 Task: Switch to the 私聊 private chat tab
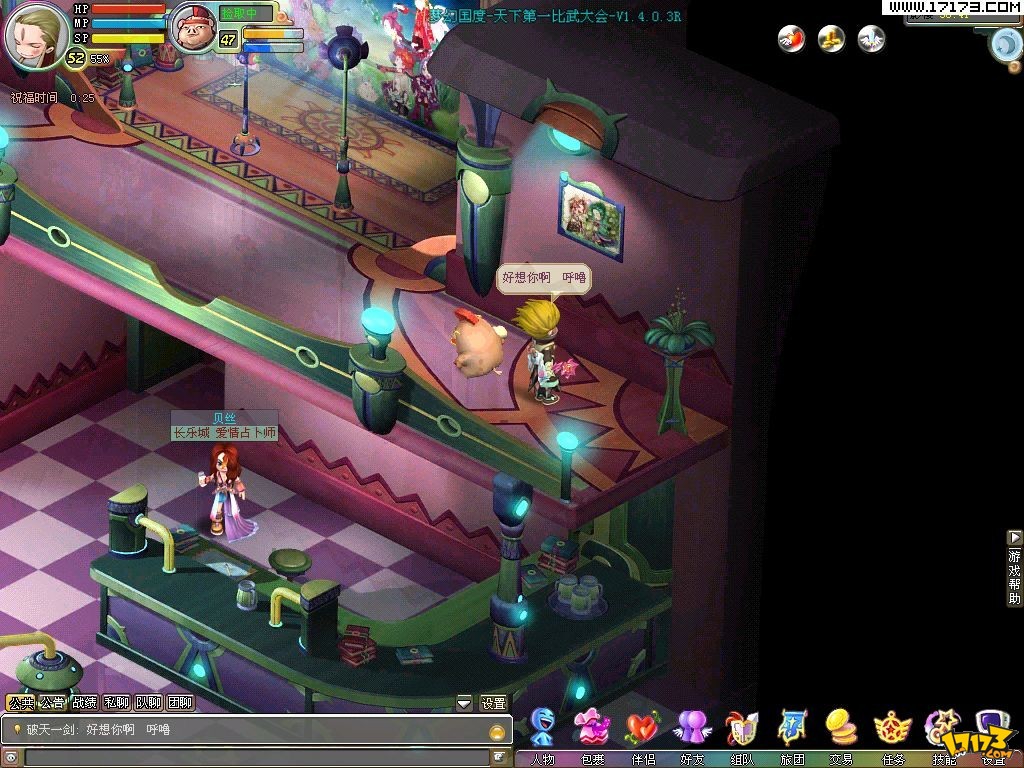(116, 703)
